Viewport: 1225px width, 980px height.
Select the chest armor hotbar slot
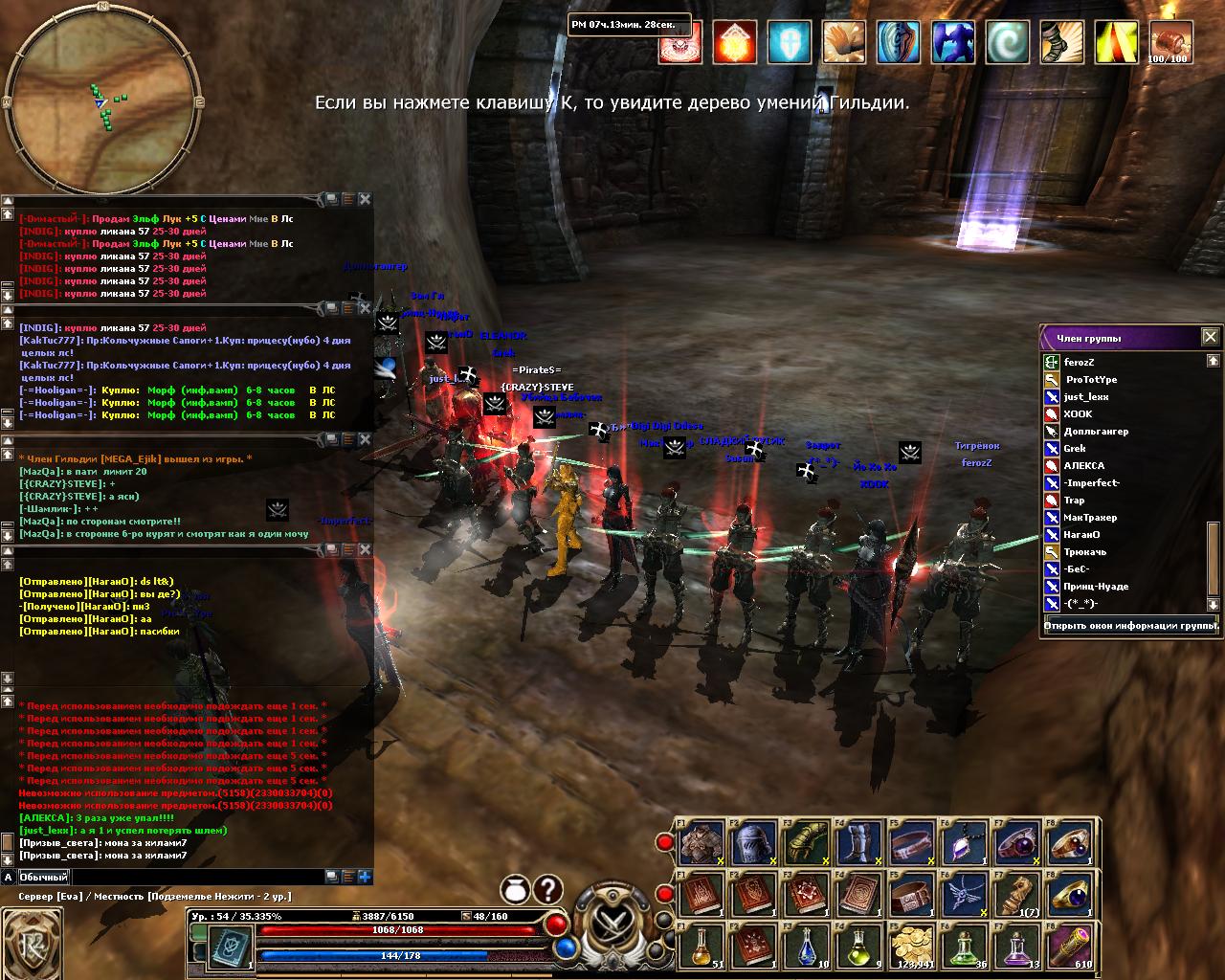pos(702,843)
